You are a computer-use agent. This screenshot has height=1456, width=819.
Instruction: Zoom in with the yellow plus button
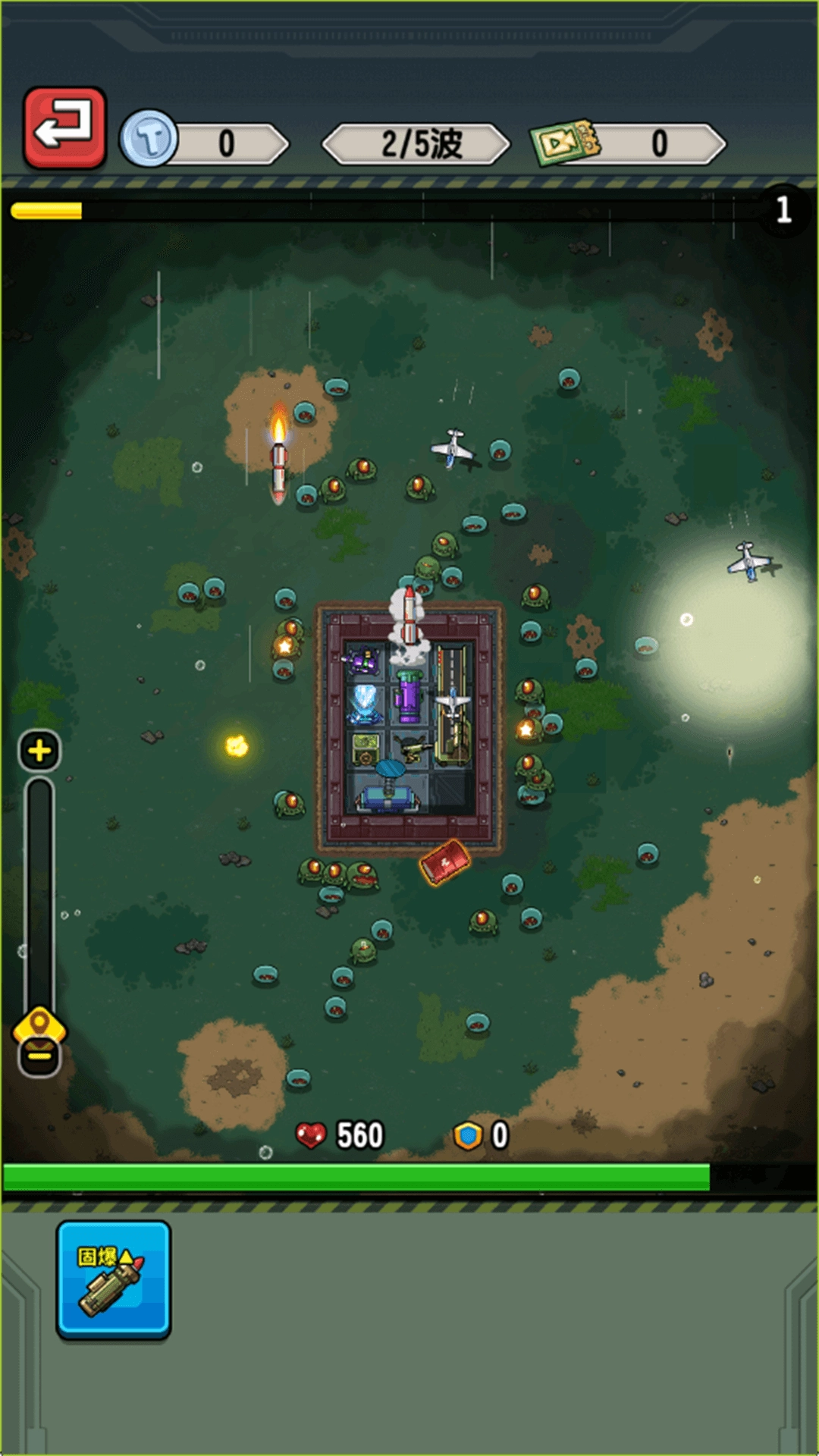coord(39,751)
